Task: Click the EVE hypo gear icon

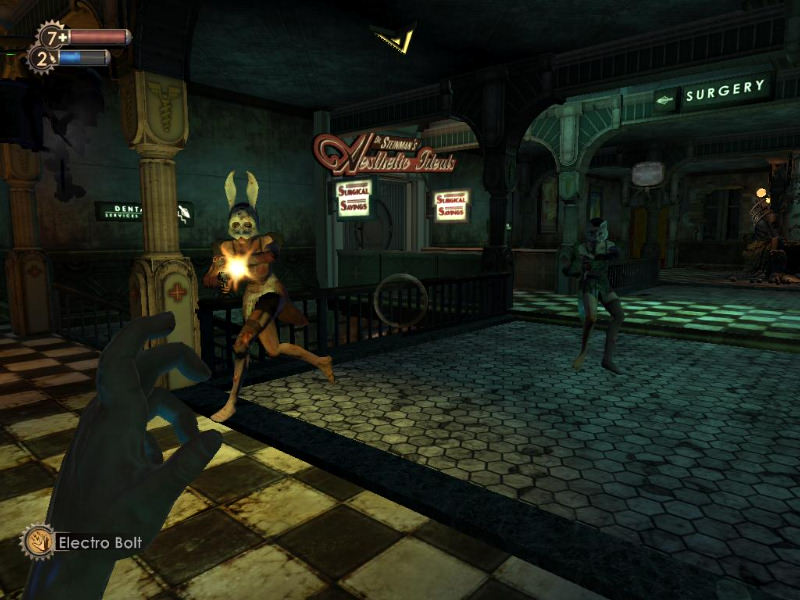Action: tap(41, 59)
